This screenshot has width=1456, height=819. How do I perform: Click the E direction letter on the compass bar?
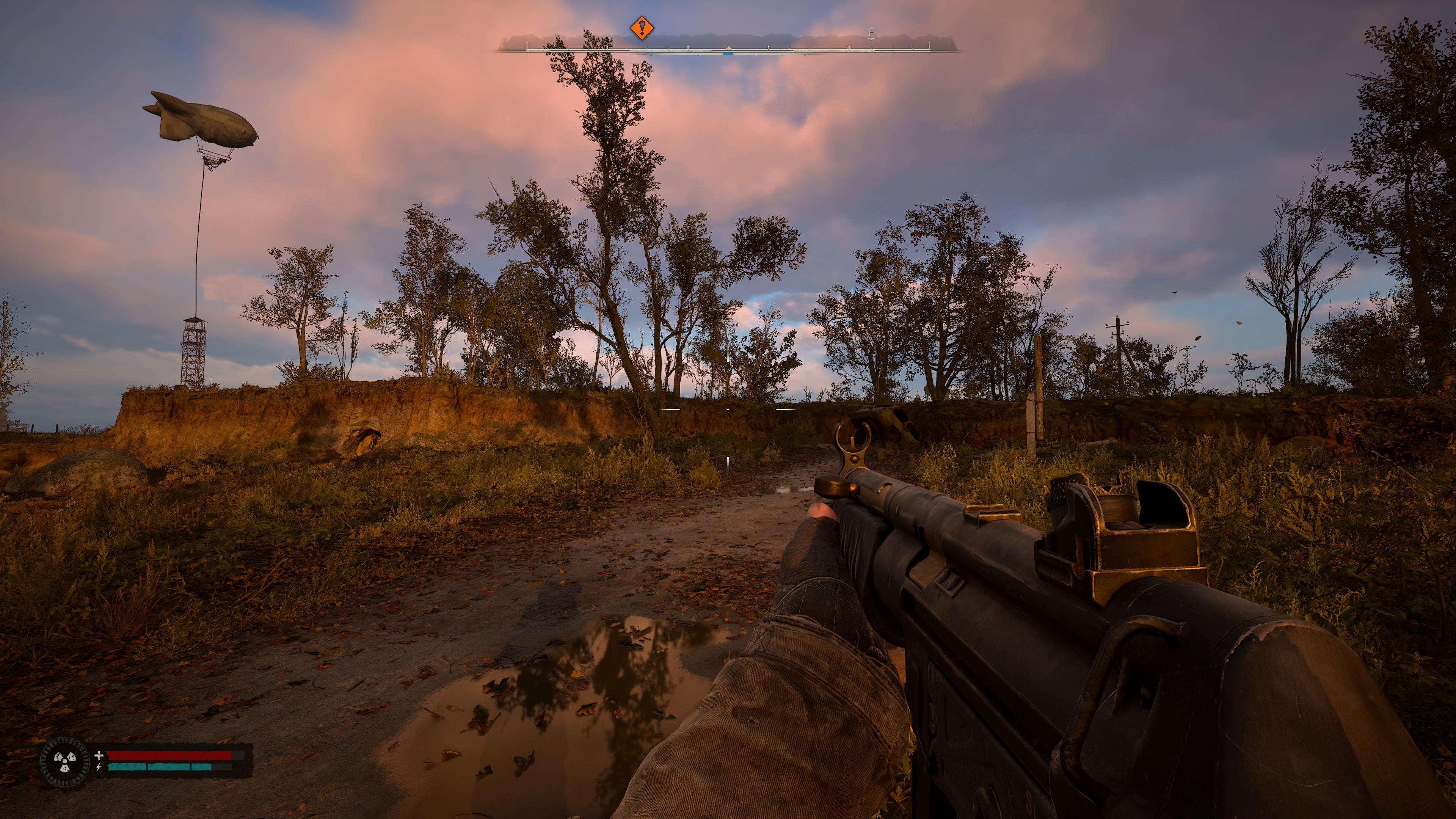pos(872,32)
